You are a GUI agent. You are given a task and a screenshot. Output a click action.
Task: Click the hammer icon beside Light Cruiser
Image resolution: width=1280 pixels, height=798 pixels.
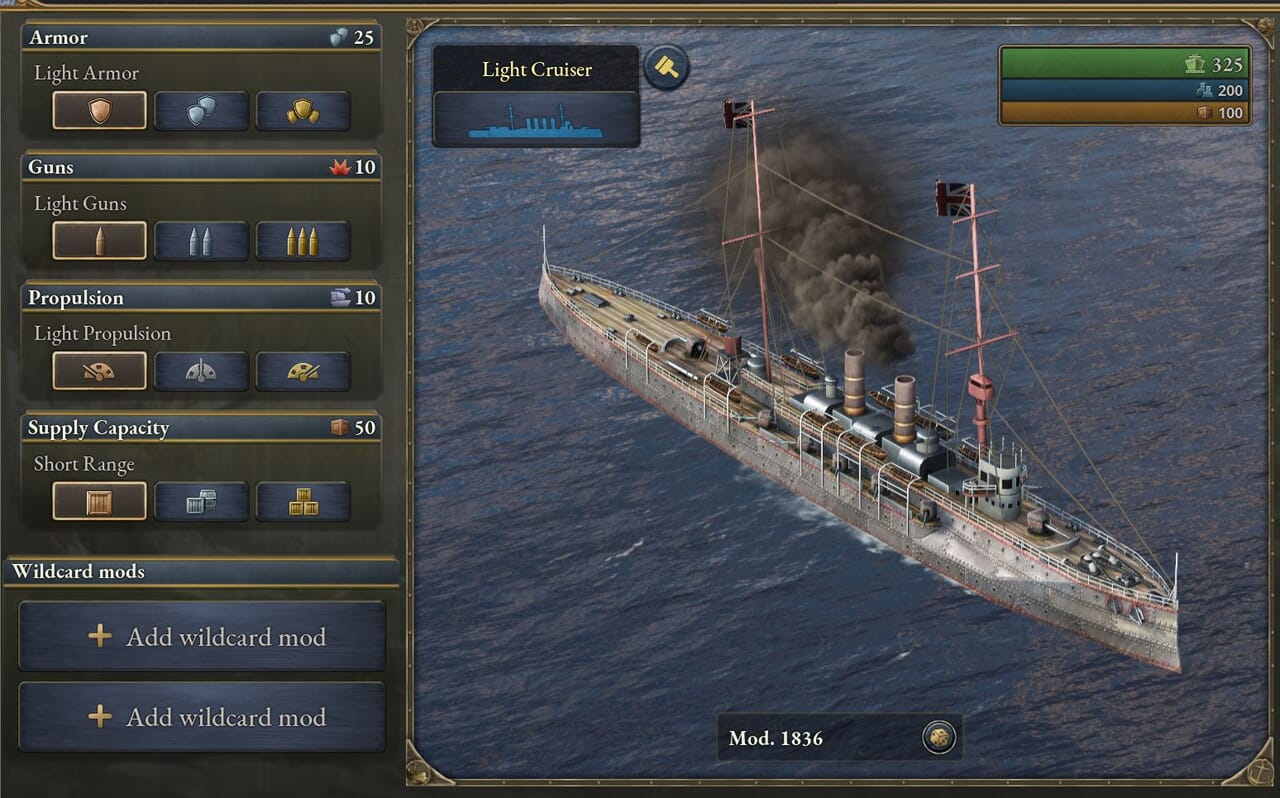666,68
